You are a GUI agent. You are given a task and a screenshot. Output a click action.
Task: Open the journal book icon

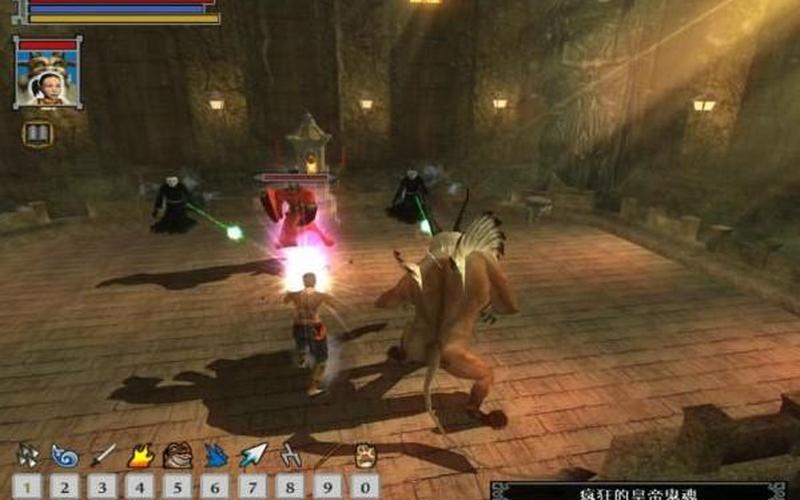click(37, 133)
